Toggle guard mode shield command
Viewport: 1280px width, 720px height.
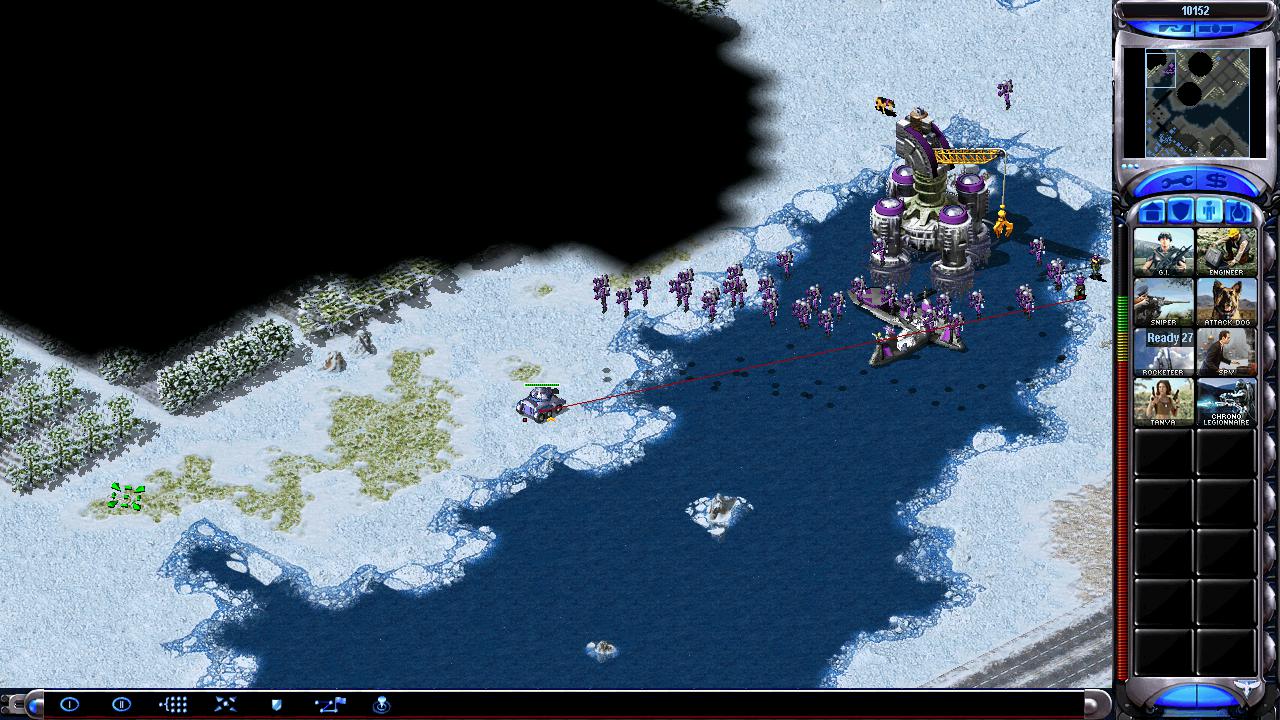(277, 705)
